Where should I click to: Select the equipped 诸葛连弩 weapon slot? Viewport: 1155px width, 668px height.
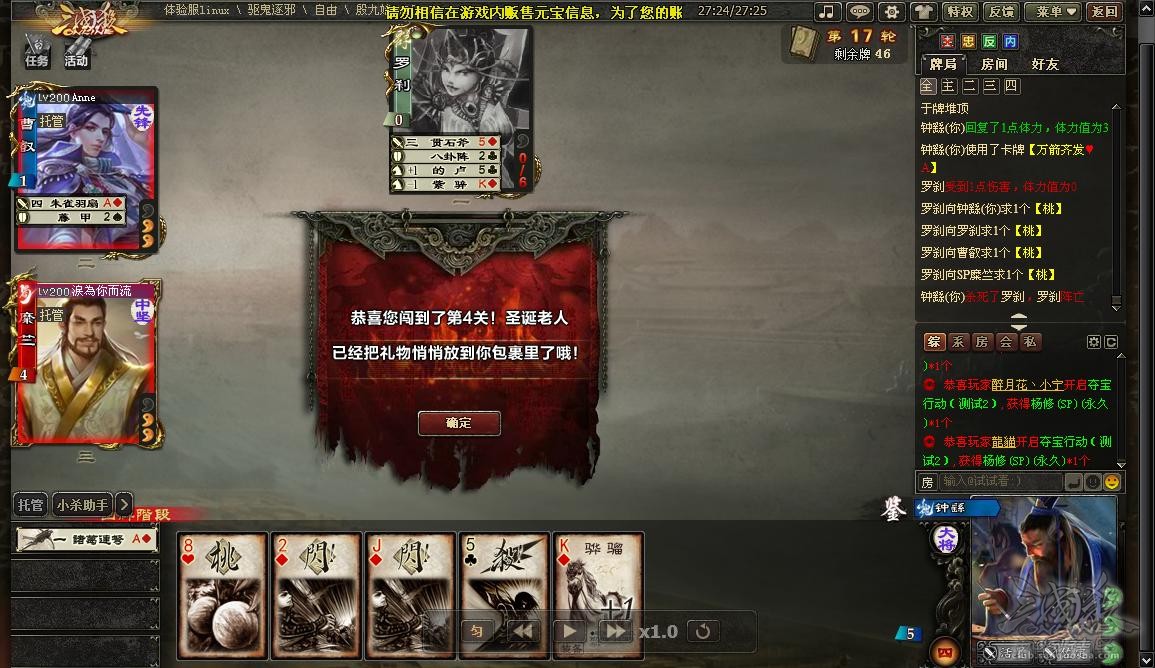pos(86,539)
